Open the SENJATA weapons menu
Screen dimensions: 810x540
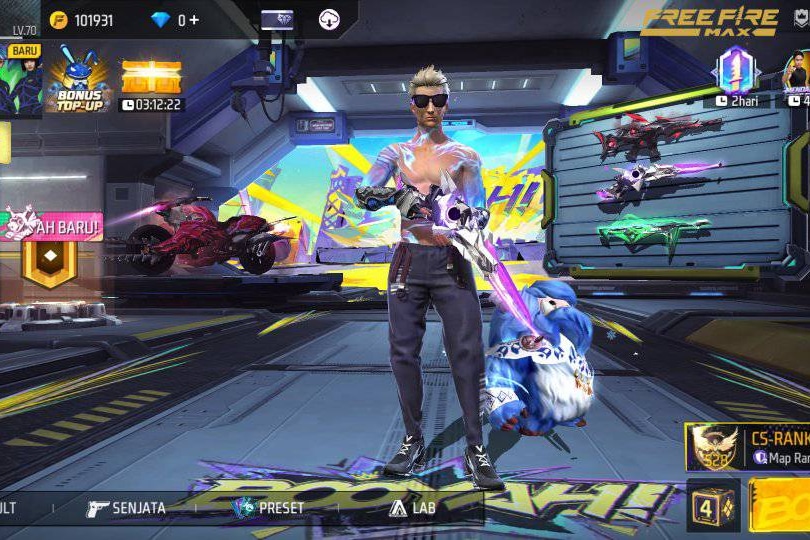(x=126, y=508)
